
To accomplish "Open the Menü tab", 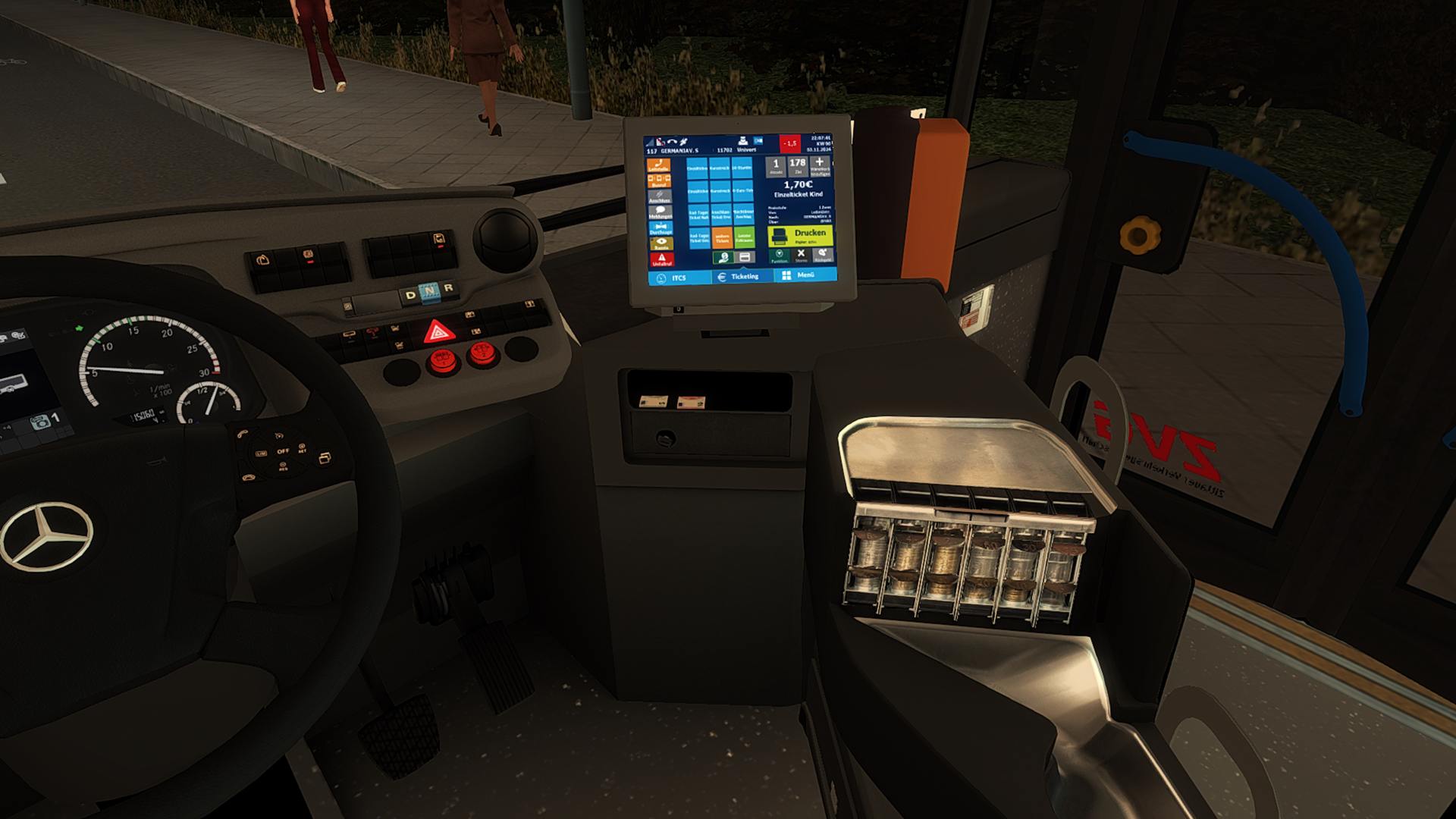I will pyautogui.click(x=799, y=275).
